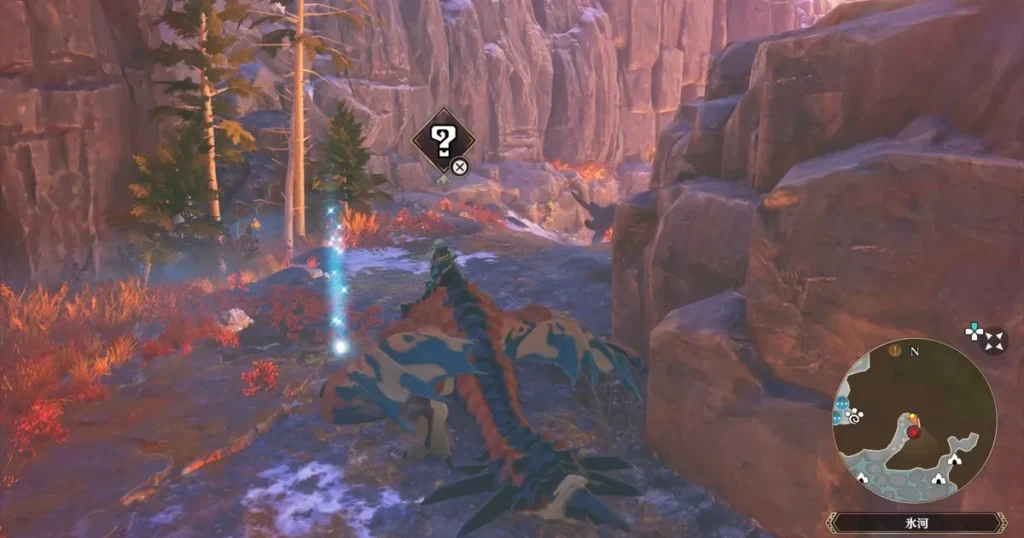Screen dimensions: 1024x538
Task: Click the orange exclamation icon on minimap
Action: [x=895, y=351]
